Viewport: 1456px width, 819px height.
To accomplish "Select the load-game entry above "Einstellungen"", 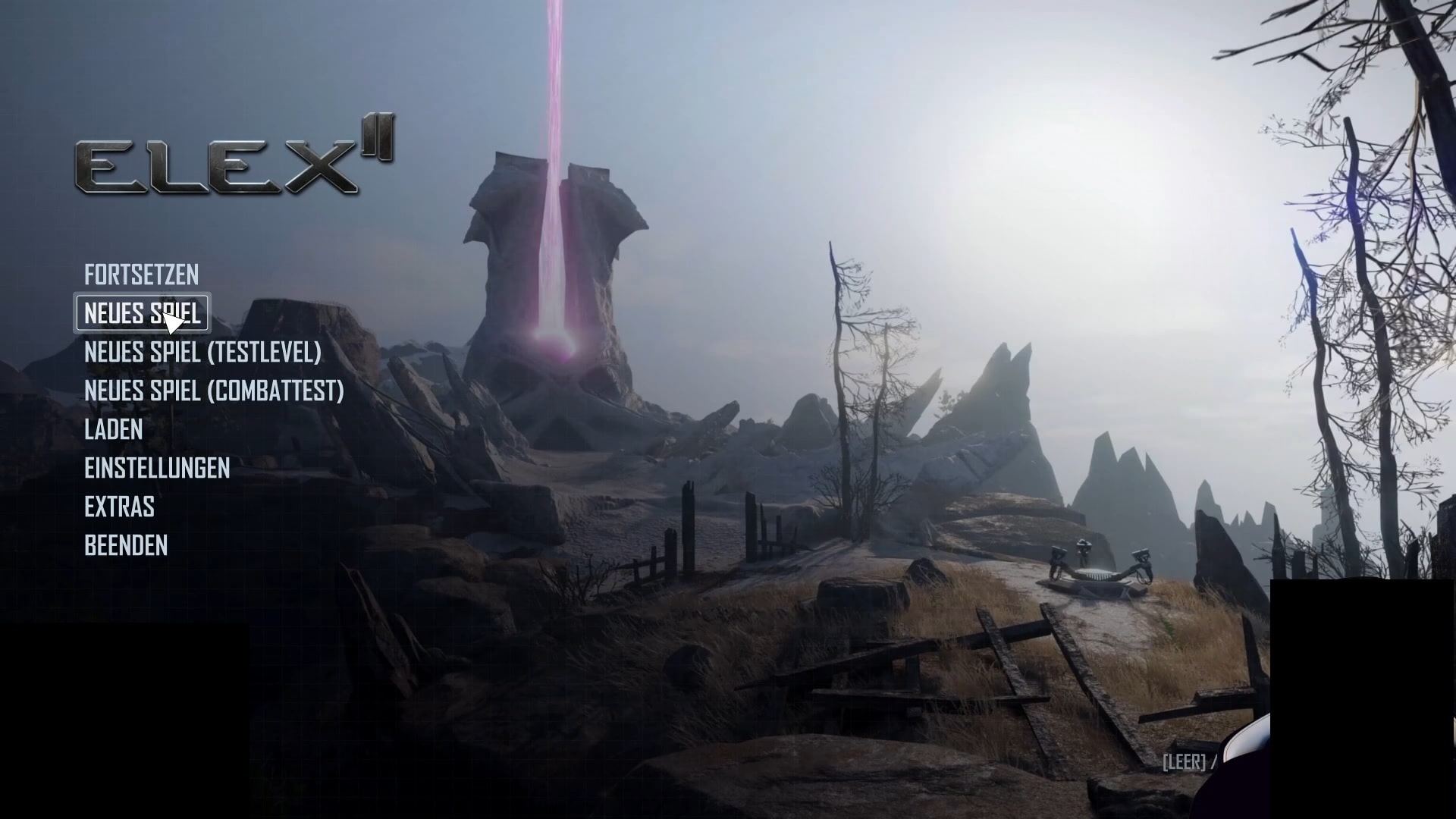I will point(113,430).
